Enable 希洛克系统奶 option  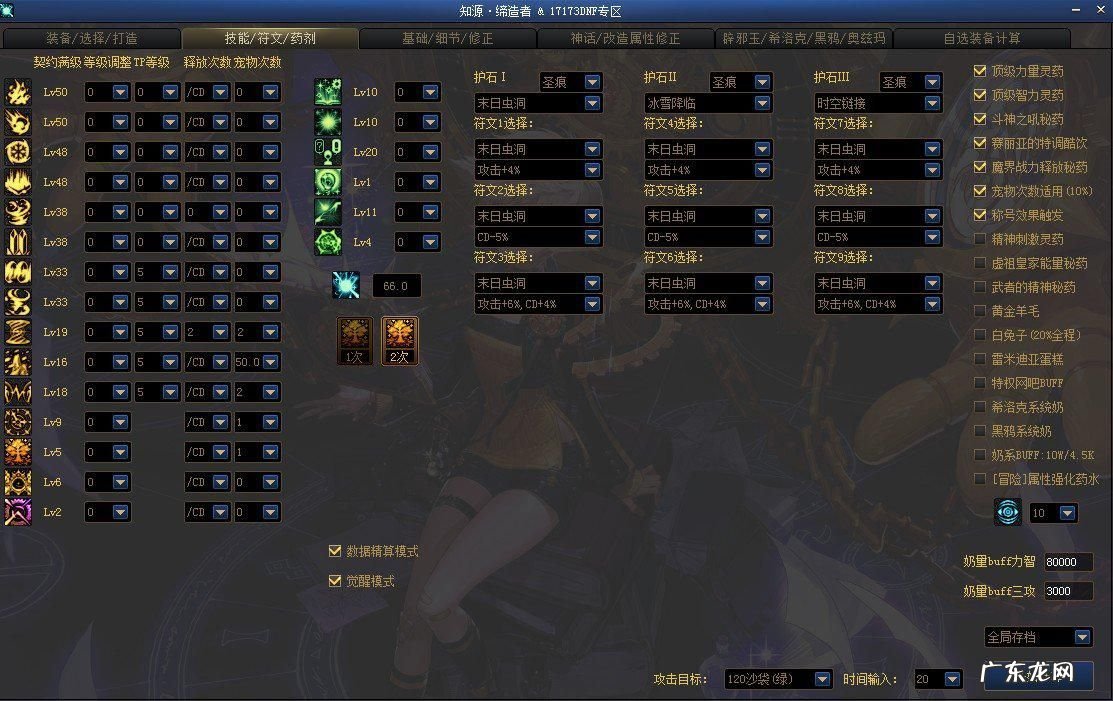(980, 407)
